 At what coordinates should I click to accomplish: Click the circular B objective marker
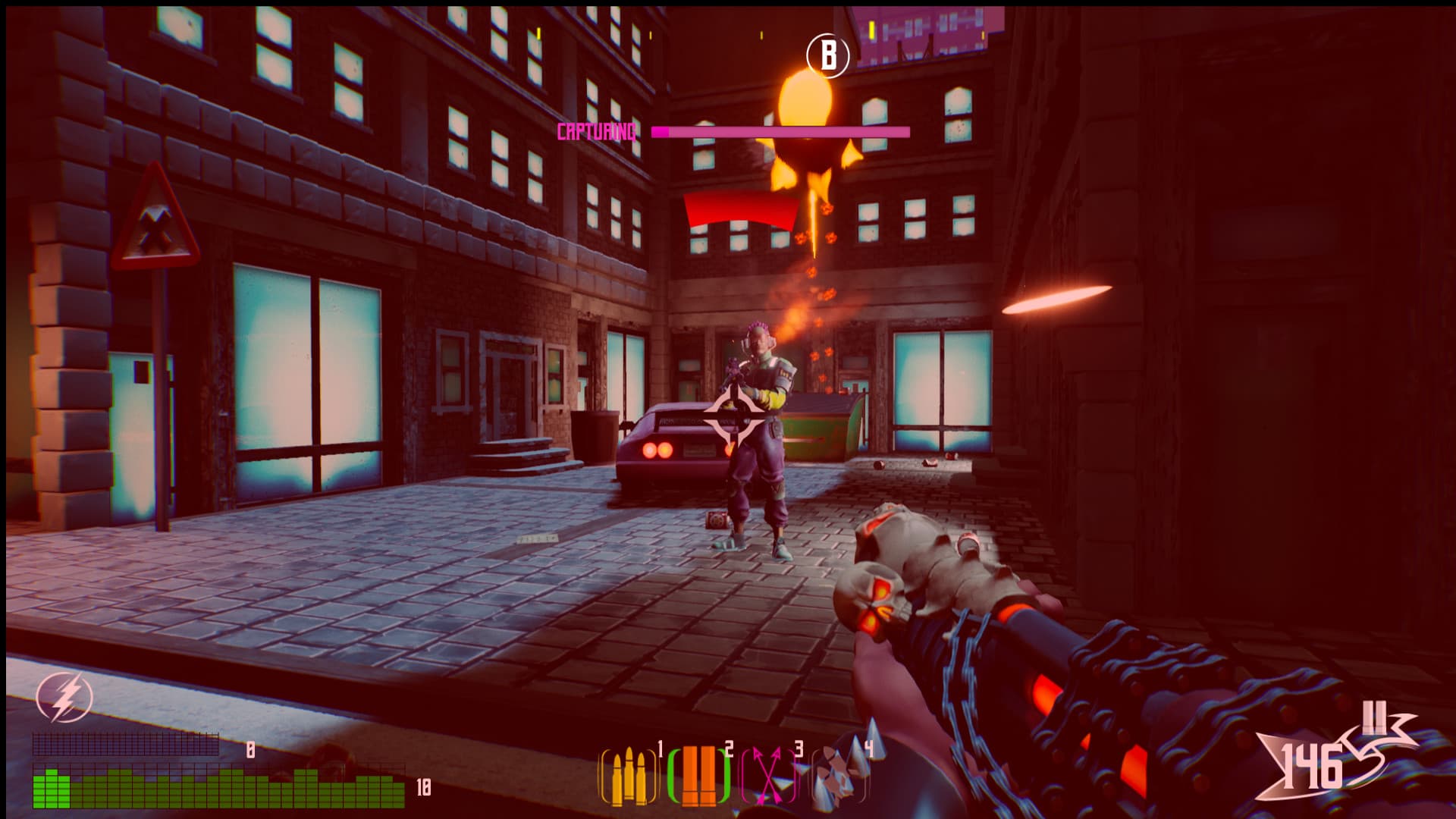coord(829,55)
